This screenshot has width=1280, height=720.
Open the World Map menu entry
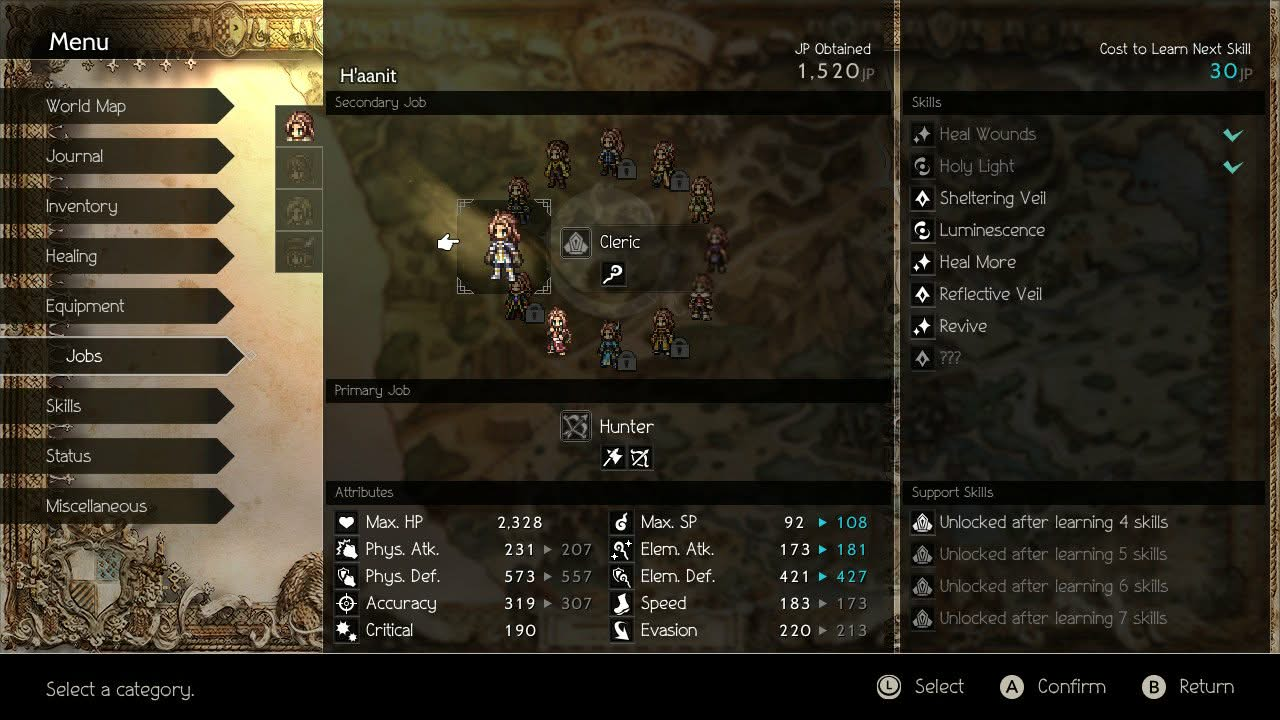click(86, 106)
